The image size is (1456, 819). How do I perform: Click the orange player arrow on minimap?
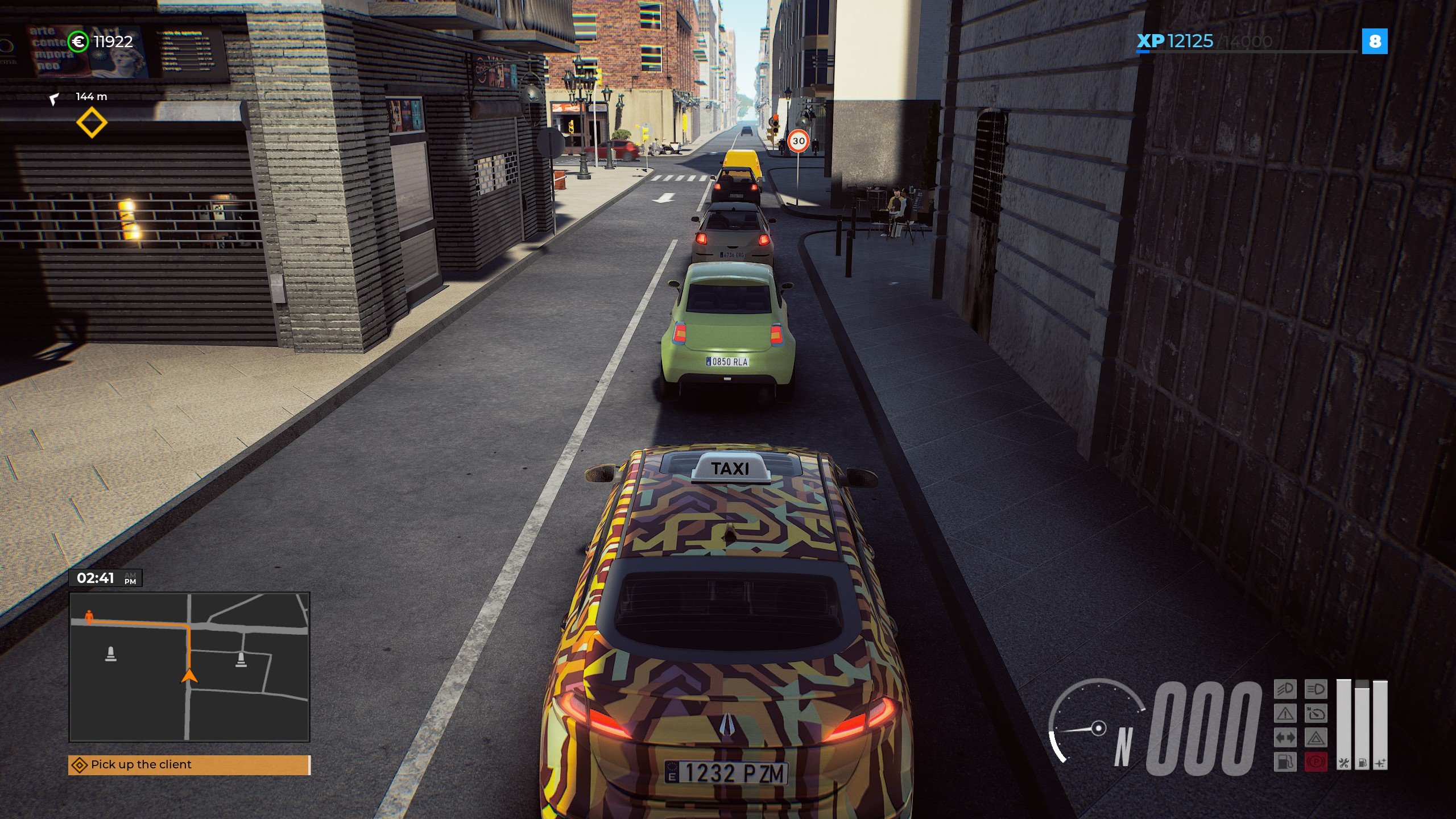point(189,676)
